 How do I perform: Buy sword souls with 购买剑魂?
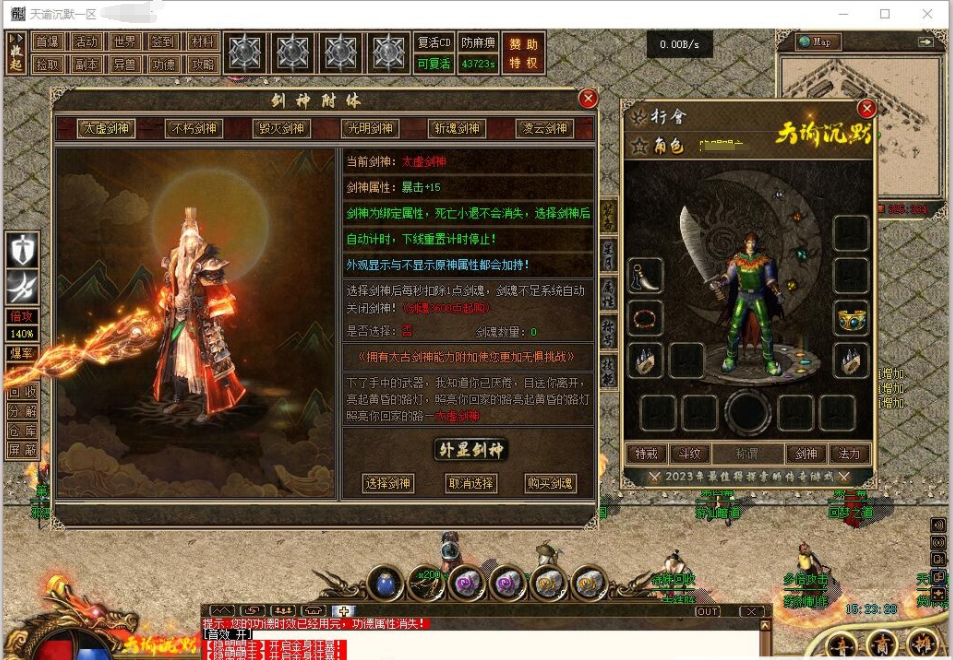pos(551,483)
